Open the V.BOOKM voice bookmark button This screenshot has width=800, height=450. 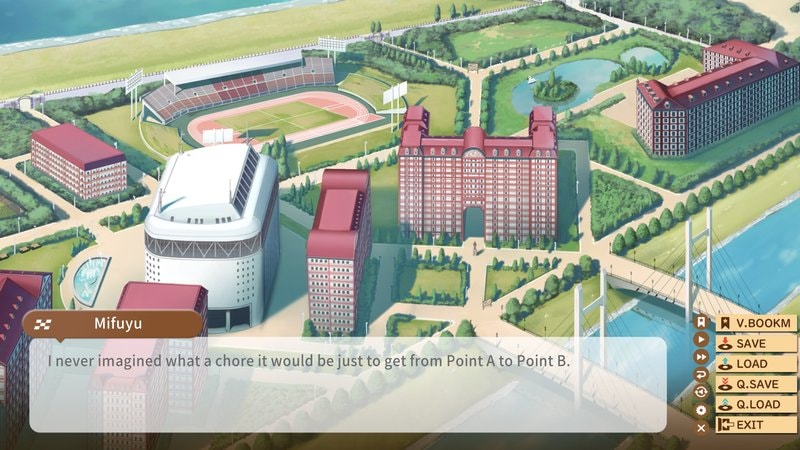point(757,323)
